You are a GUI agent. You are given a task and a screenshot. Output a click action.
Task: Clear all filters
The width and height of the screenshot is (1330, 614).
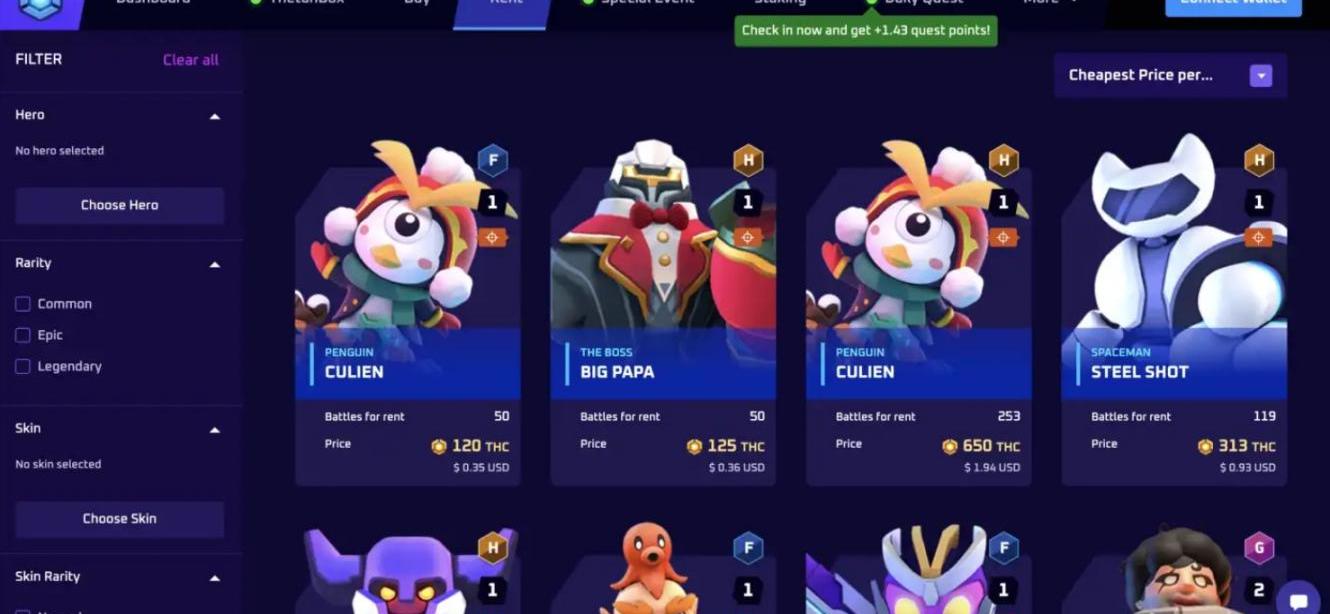pyautogui.click(x=190, y=60)
